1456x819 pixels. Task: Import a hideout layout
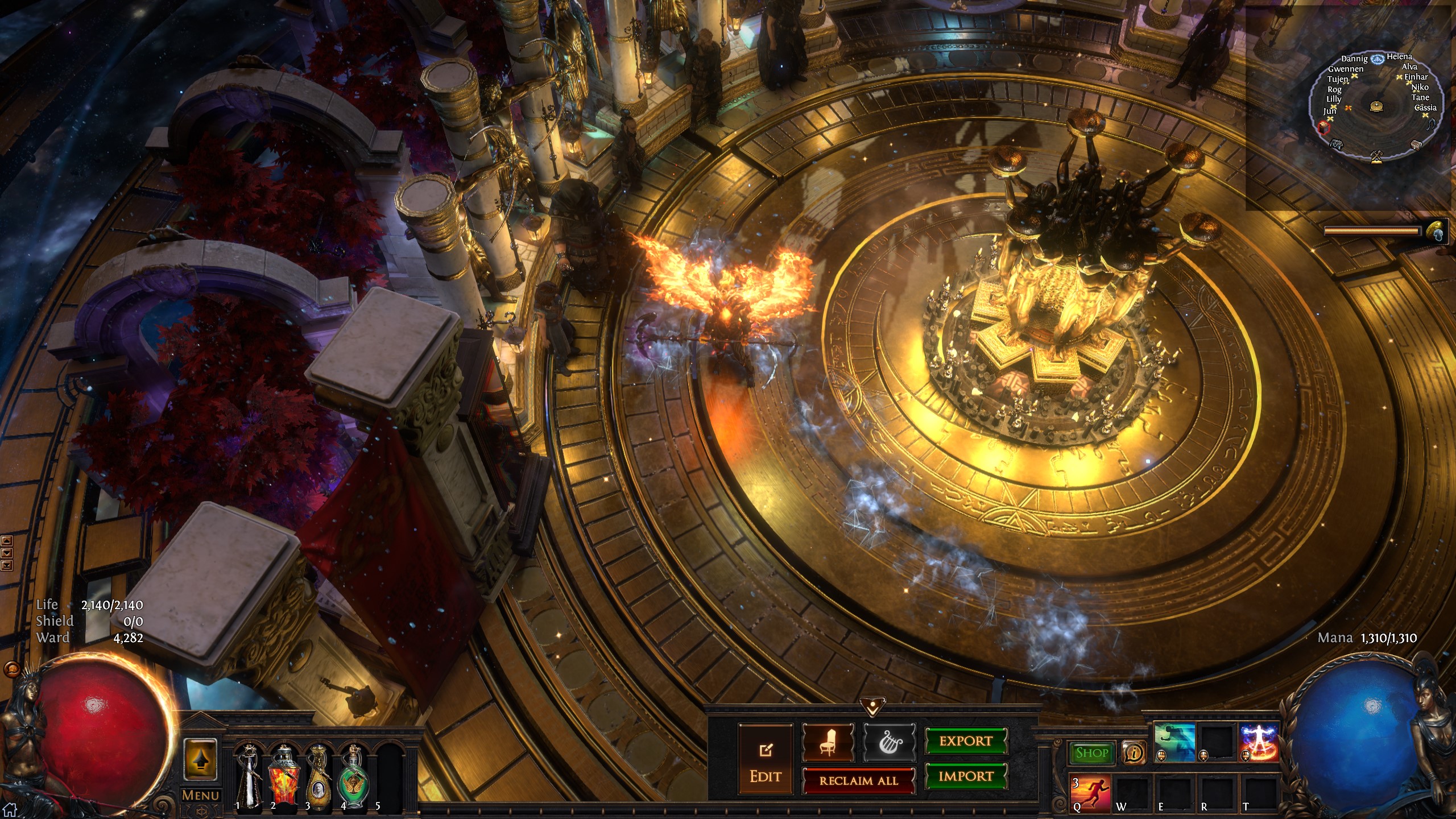click(966, 776)
